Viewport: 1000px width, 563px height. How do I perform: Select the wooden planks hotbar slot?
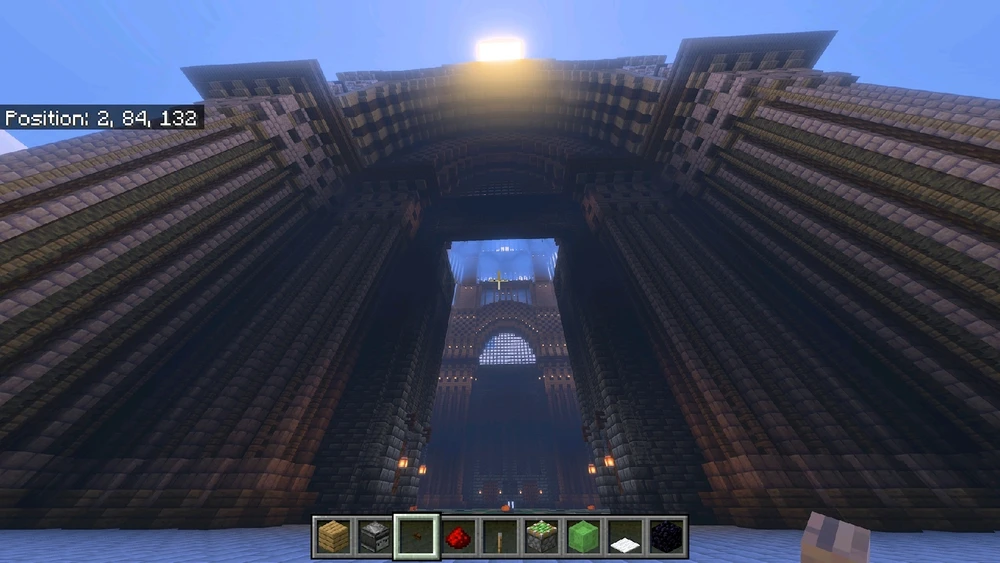click(x=334, y=537)
